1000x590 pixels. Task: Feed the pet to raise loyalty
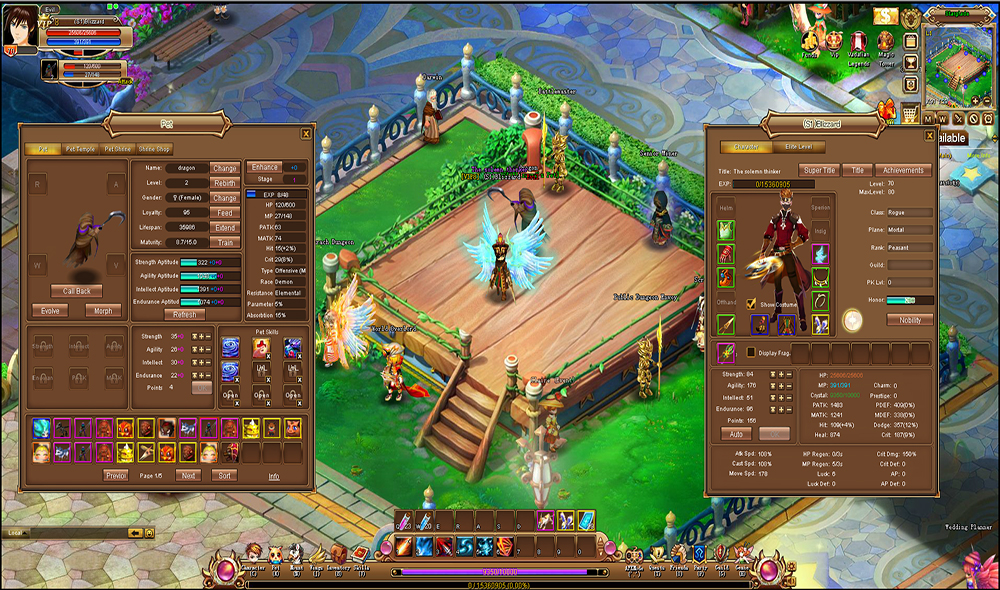pos(225,213)
